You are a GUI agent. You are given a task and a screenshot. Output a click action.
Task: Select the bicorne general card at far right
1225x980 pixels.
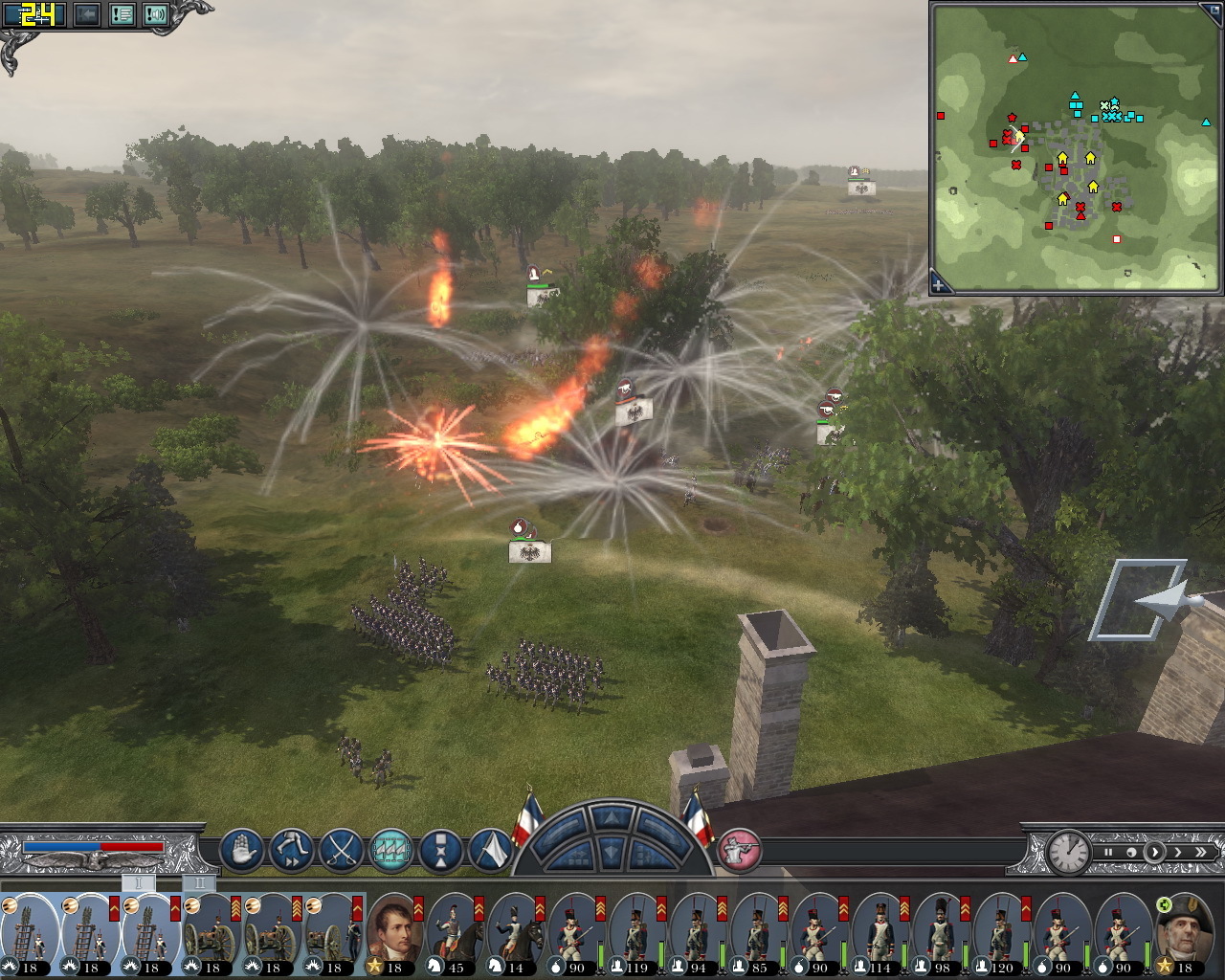[x=1184, y=931]
